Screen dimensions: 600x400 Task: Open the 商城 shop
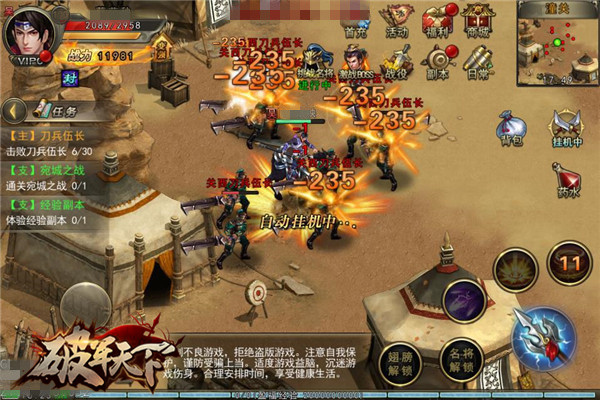[477, 20]
